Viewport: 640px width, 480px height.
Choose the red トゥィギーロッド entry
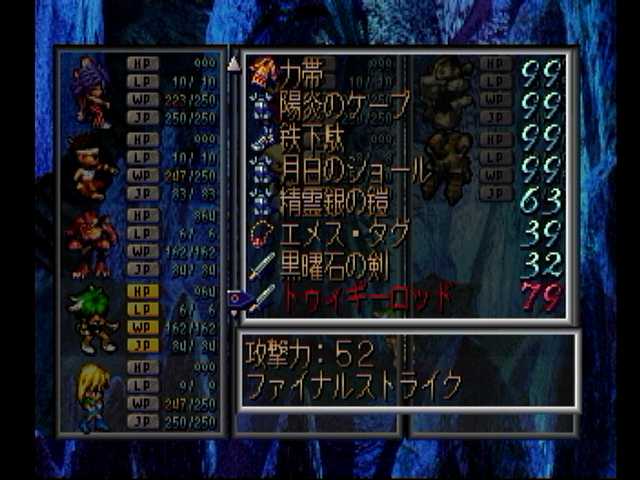[x=364, y=297]
